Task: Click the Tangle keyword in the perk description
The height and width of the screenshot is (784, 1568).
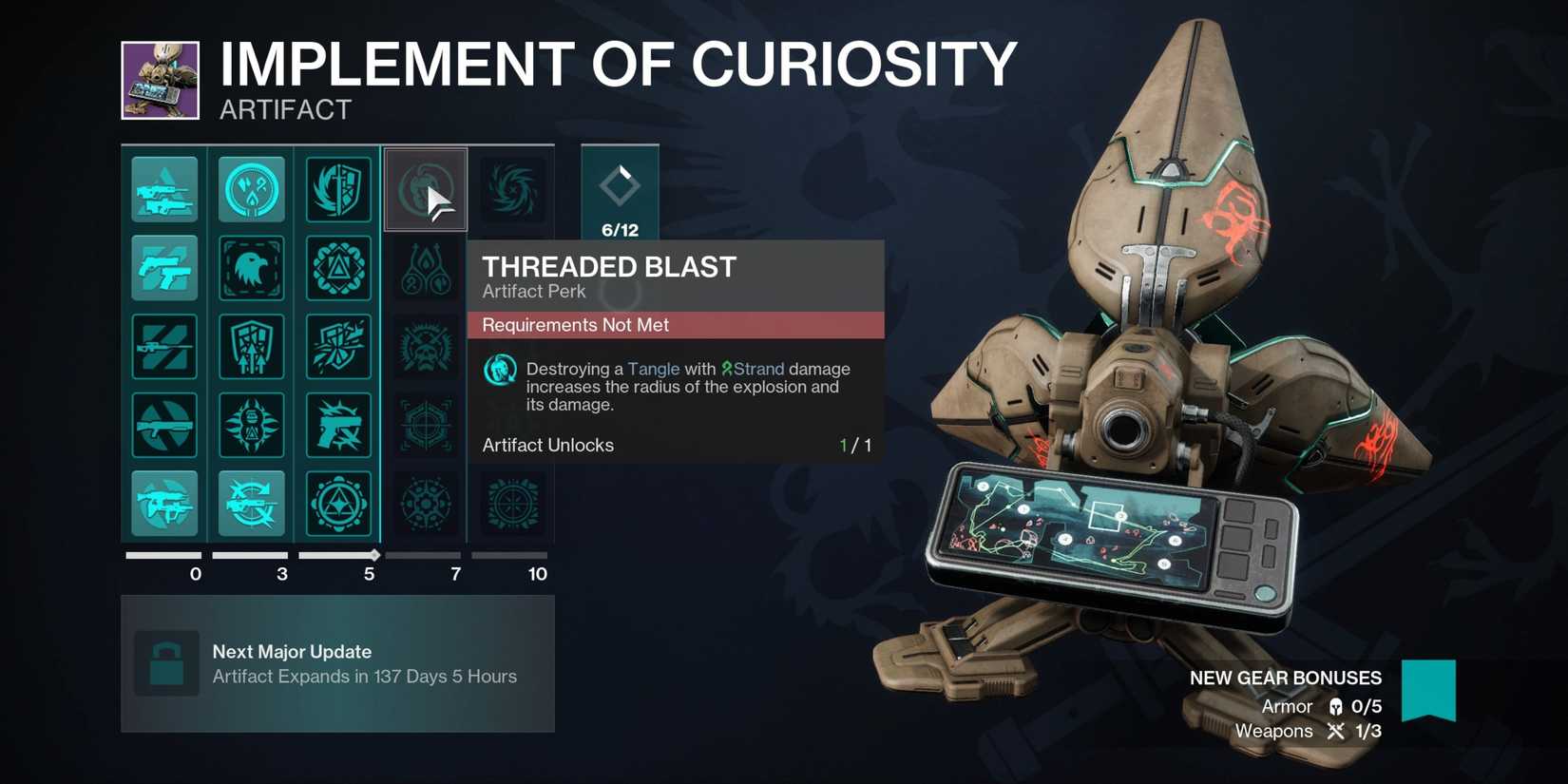Action: (653, 369)
